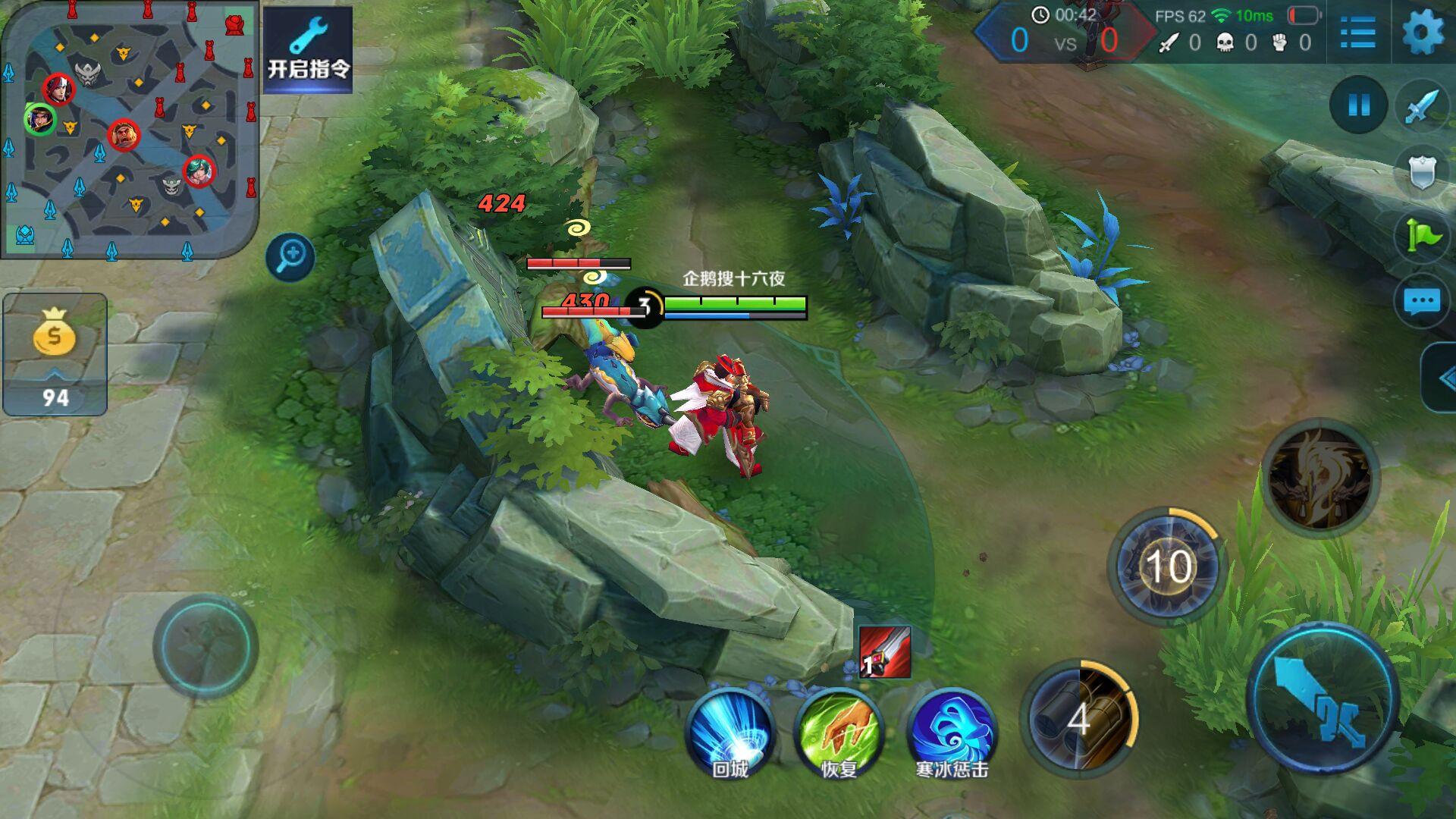Select the shield defend signal

point(1421,172)
